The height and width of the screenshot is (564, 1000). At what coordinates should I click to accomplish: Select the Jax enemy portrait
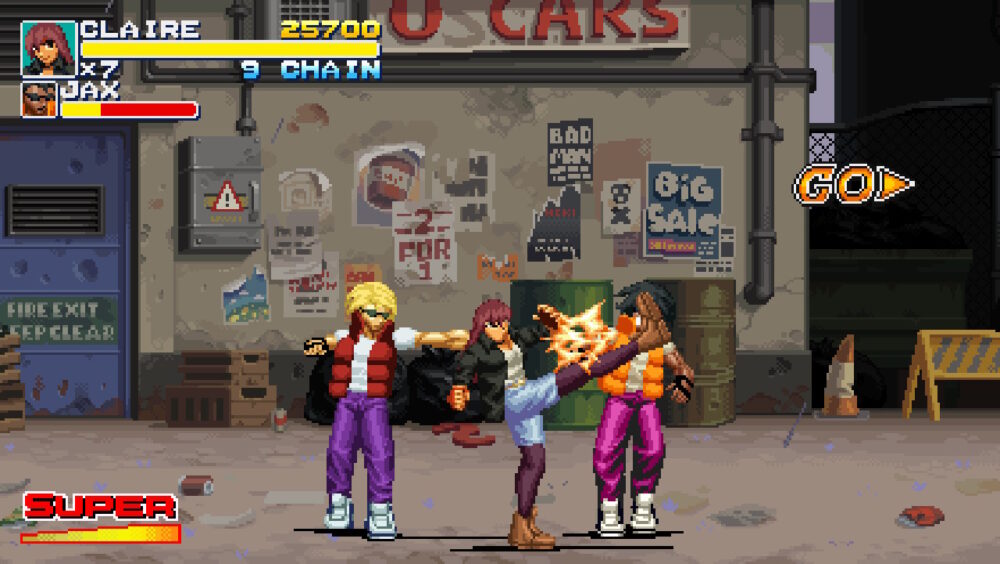click(38, 100)
